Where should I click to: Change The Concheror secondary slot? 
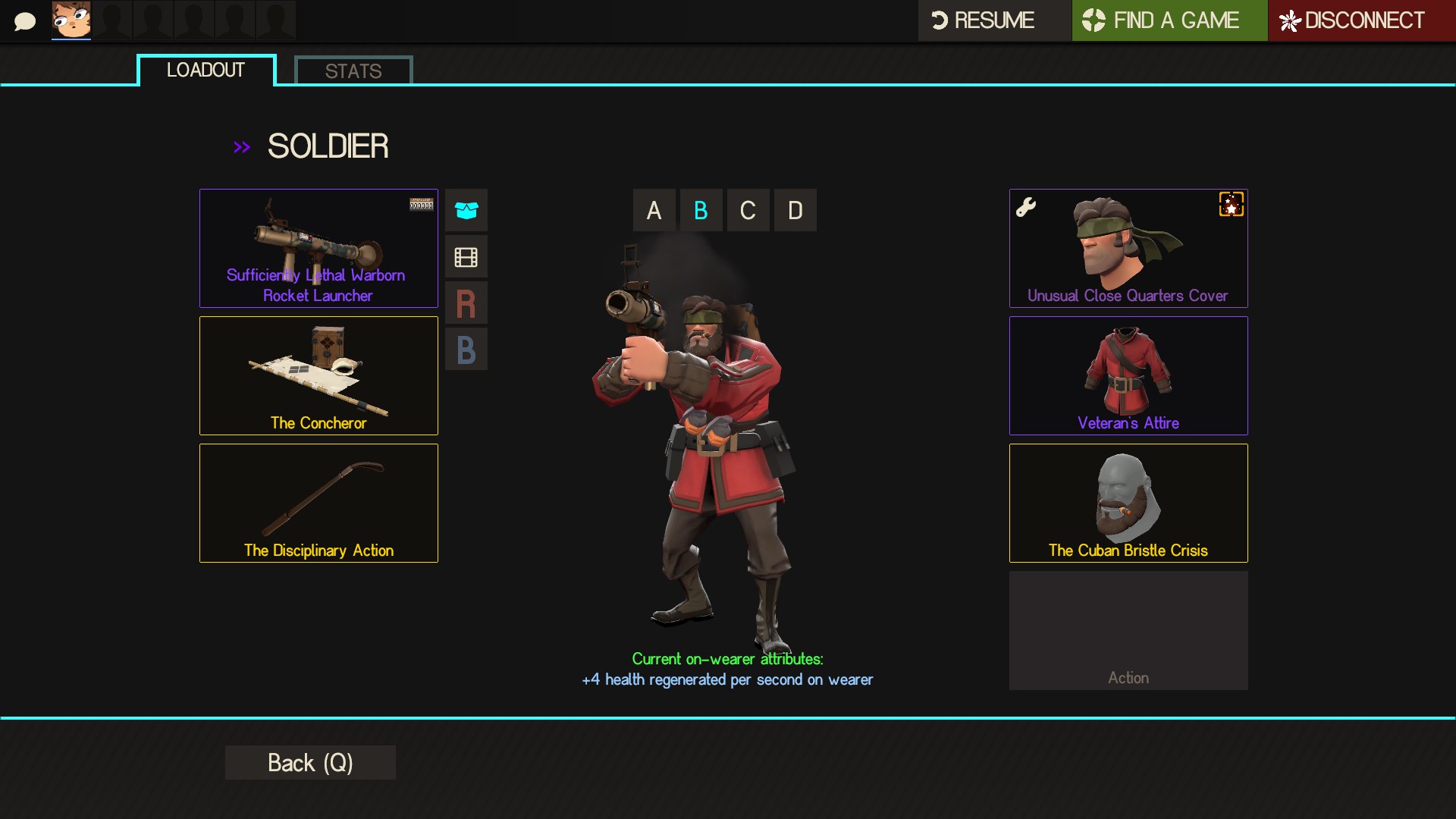(318, 375)
